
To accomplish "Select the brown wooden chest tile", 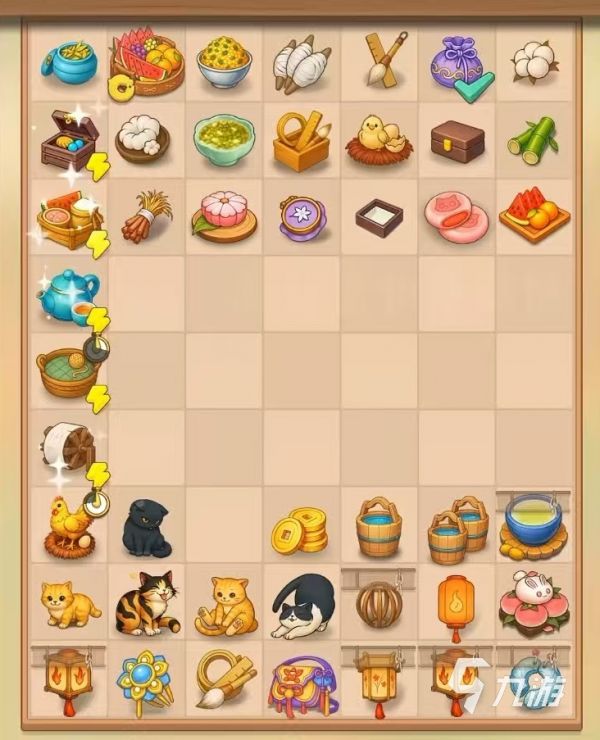I will coord(456,141).
